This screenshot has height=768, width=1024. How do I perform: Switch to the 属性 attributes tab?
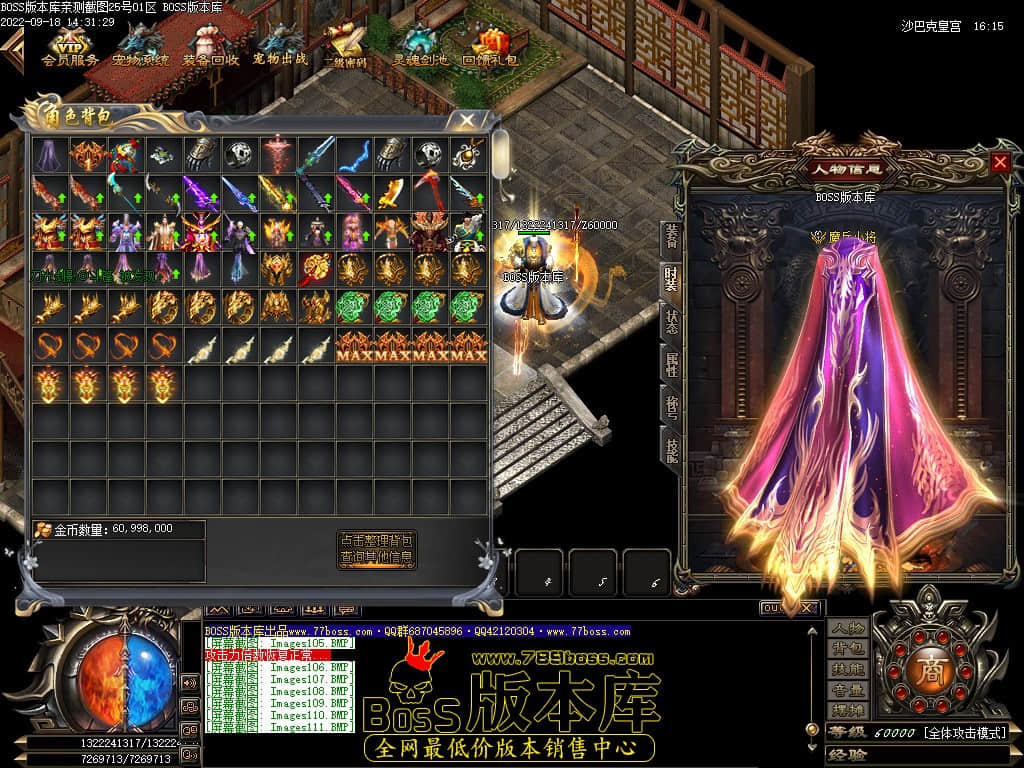click(671, 364)
